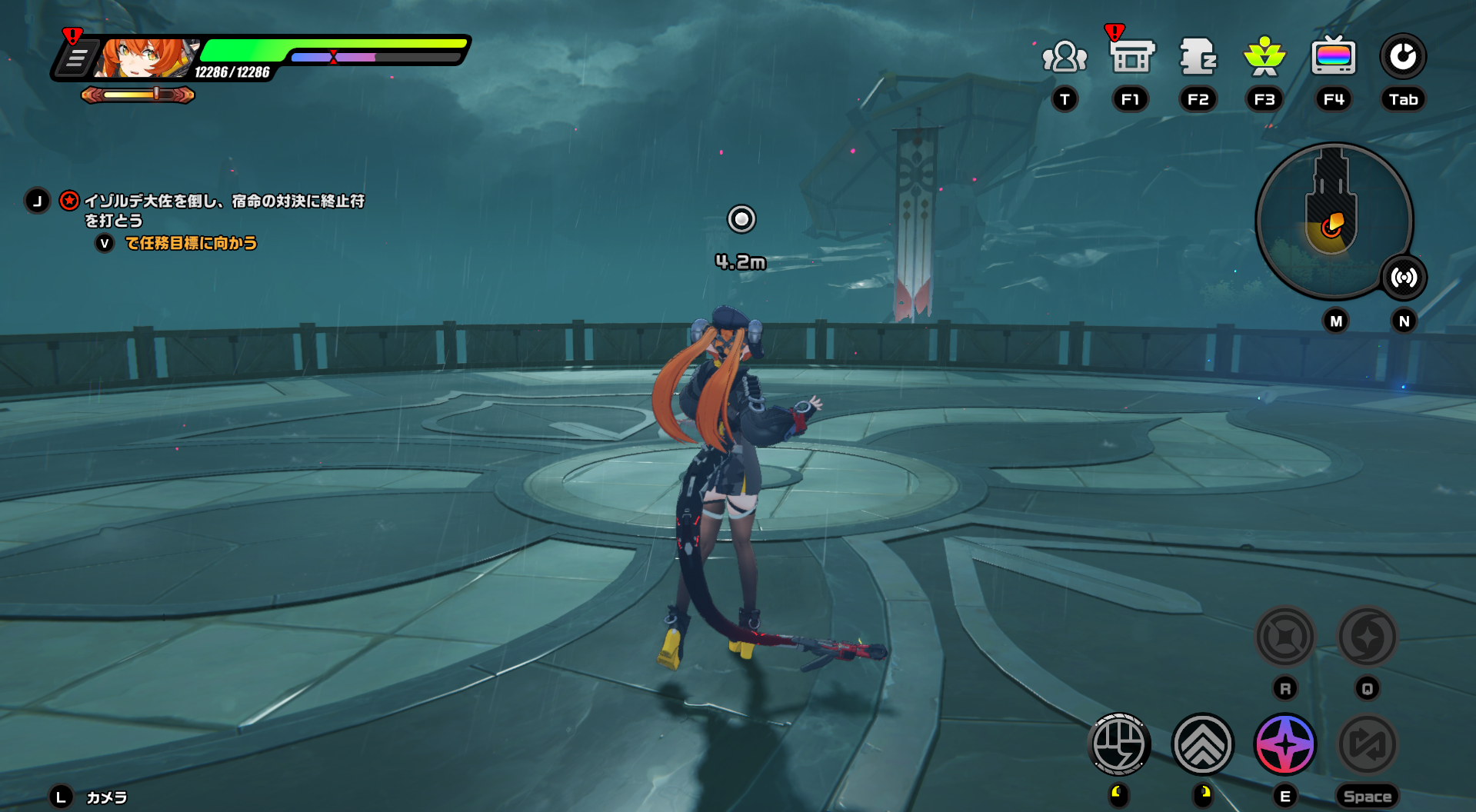Open the menu beside the character portrait
This screenshot has width=1476, height=812.
click(x=76, y=58)
